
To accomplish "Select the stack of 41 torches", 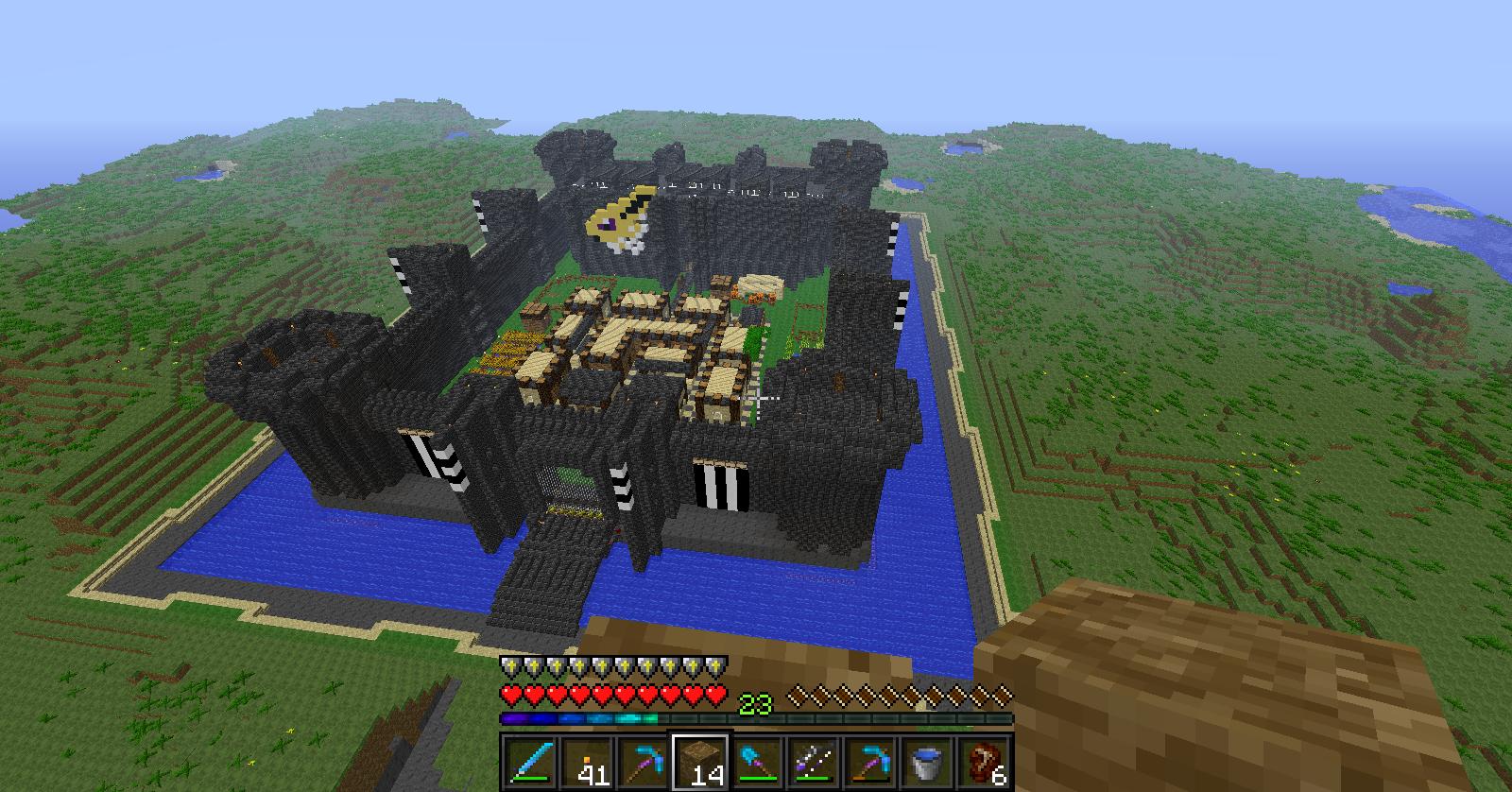I will point(586,762).
